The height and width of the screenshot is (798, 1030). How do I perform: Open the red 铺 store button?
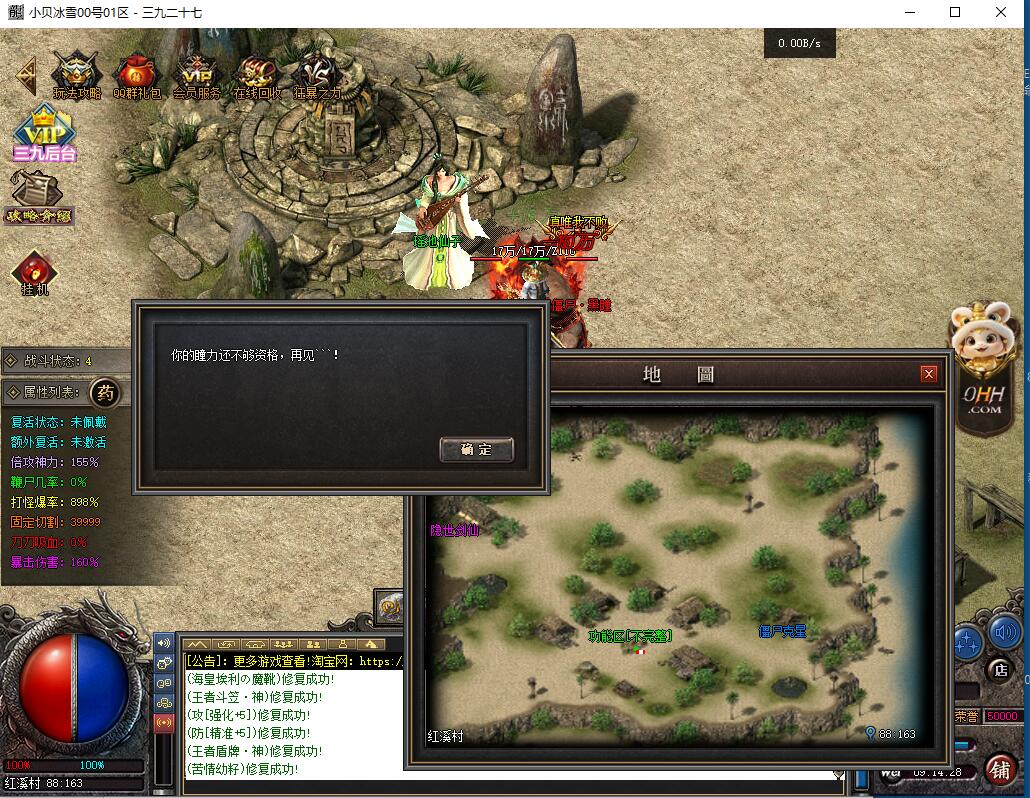point(1000,768)
